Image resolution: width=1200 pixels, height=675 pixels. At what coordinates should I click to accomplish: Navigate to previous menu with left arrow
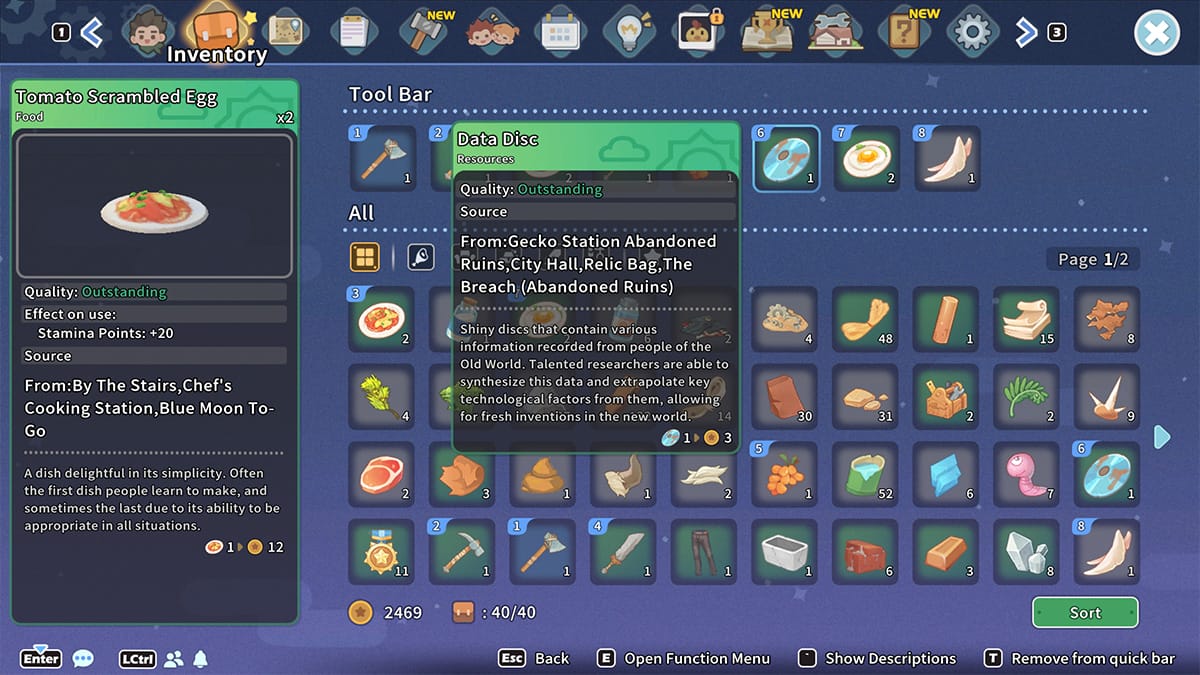coord(91,33)
